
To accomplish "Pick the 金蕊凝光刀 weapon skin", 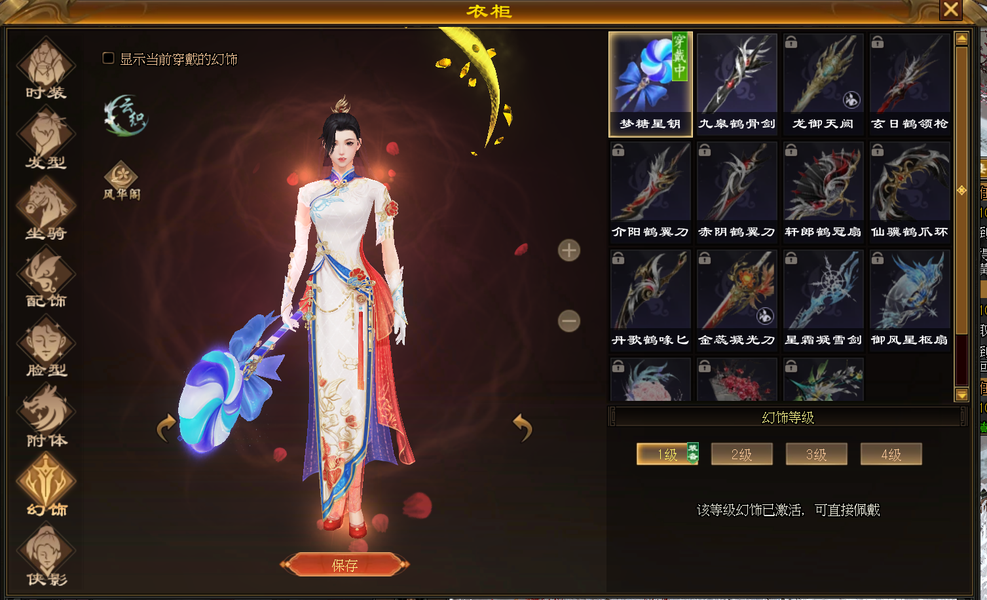I will coord(737,300).
